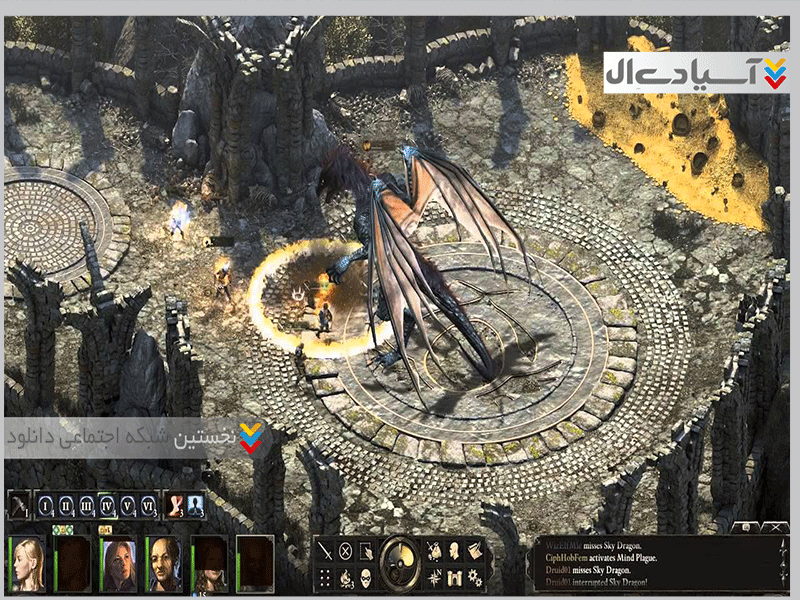Open spell level II
Viewport: 800px width, 600px height.
[x=66, y=505]
